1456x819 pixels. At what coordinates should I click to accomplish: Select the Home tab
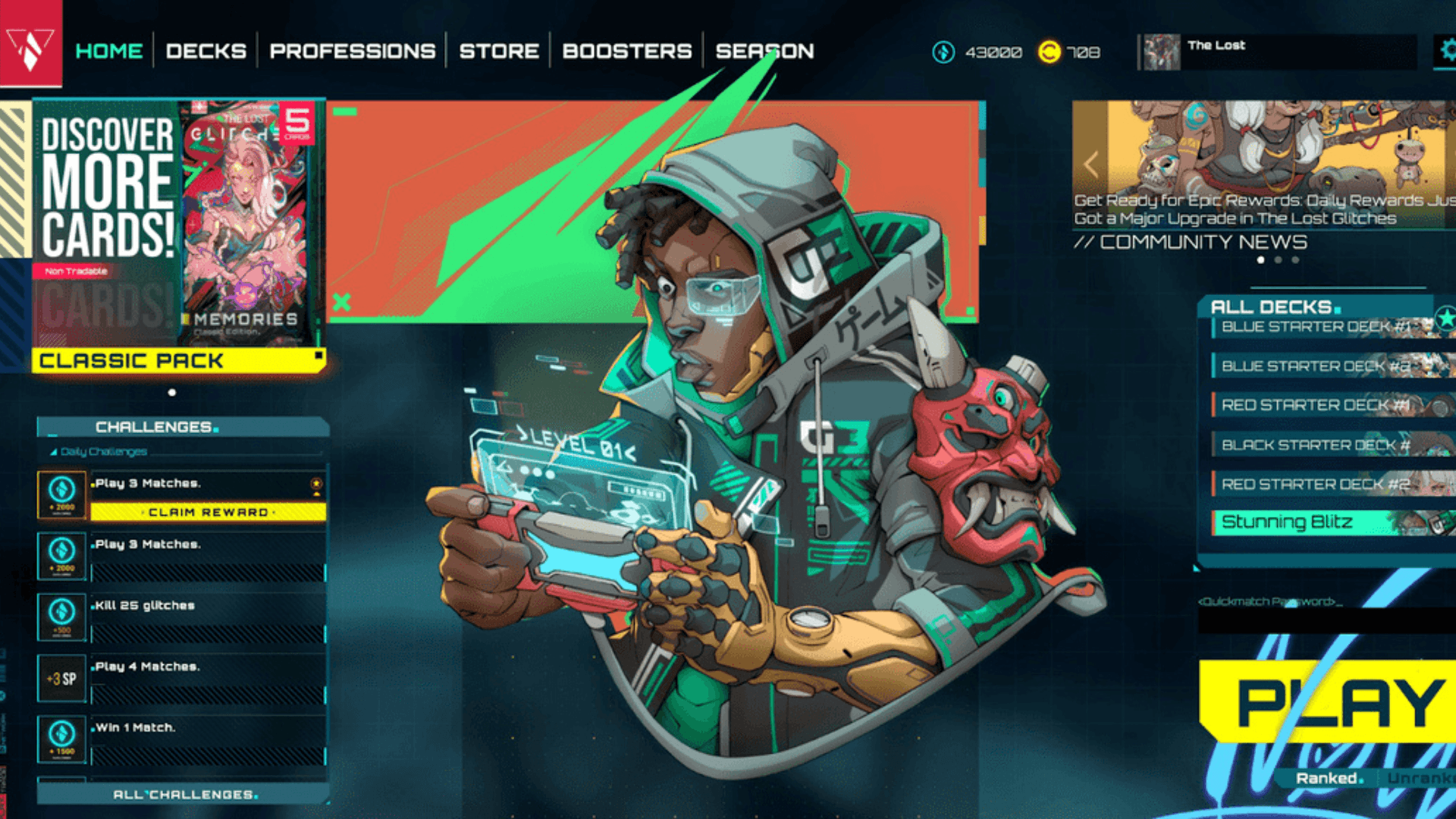tap(109, 51)
